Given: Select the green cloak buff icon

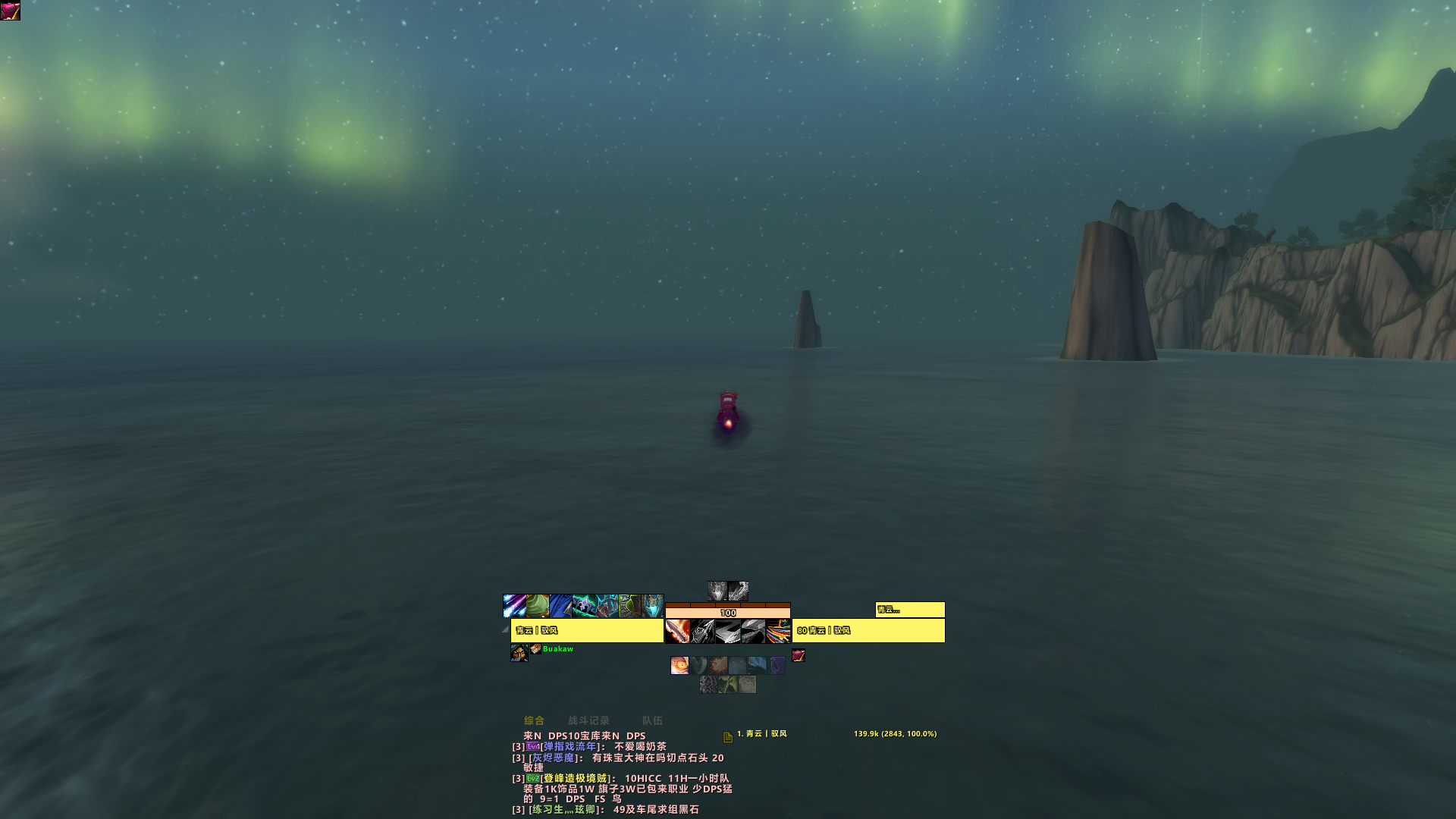Looking at the screenshot, I should point(538,606).
